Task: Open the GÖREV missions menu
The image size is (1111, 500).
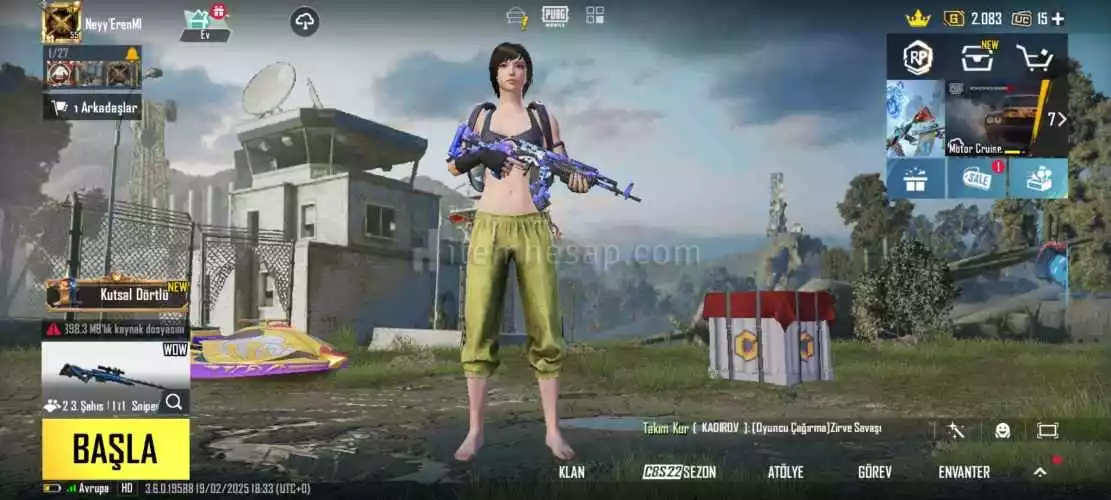Action: [875, 472]
